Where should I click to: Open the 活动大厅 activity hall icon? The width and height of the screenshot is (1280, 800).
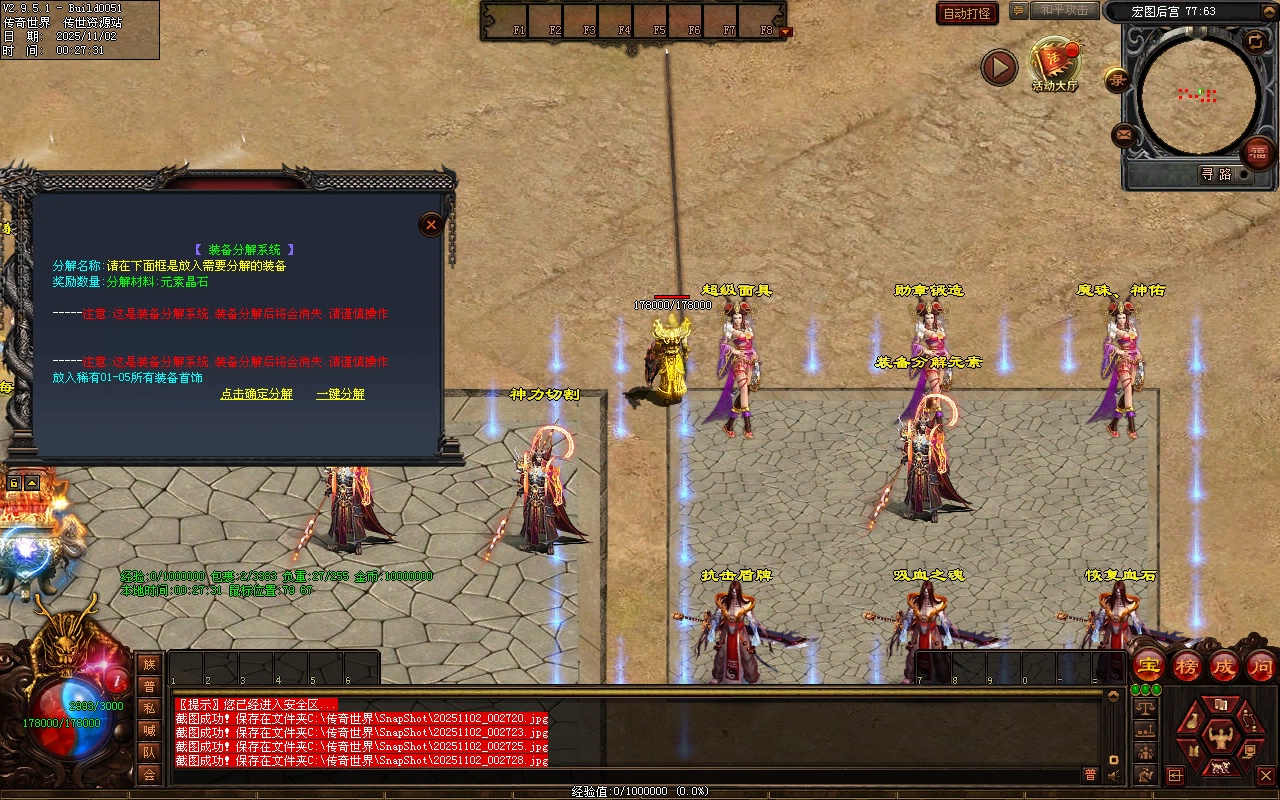[1055, 64]
